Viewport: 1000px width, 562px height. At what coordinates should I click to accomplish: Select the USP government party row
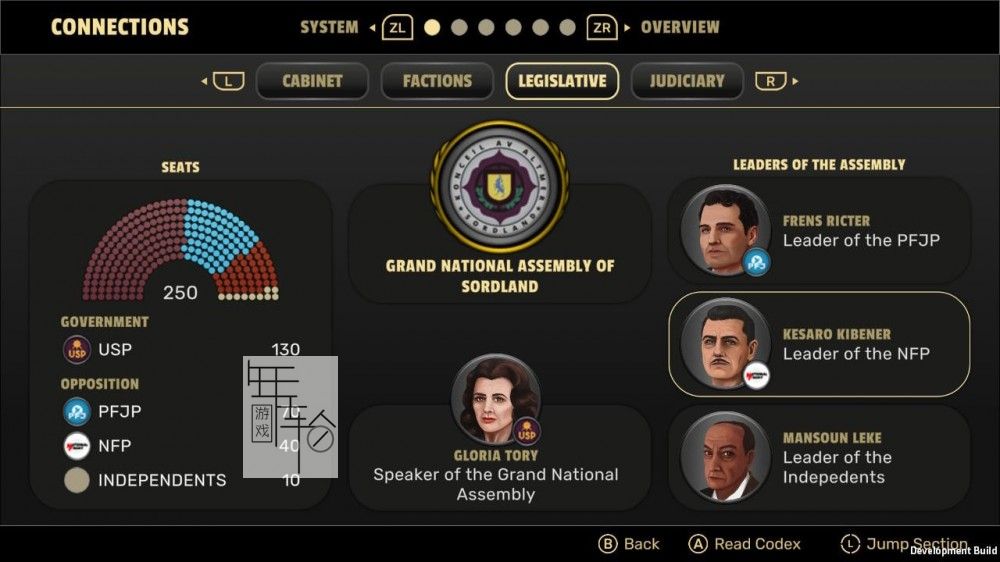[180, 350]
